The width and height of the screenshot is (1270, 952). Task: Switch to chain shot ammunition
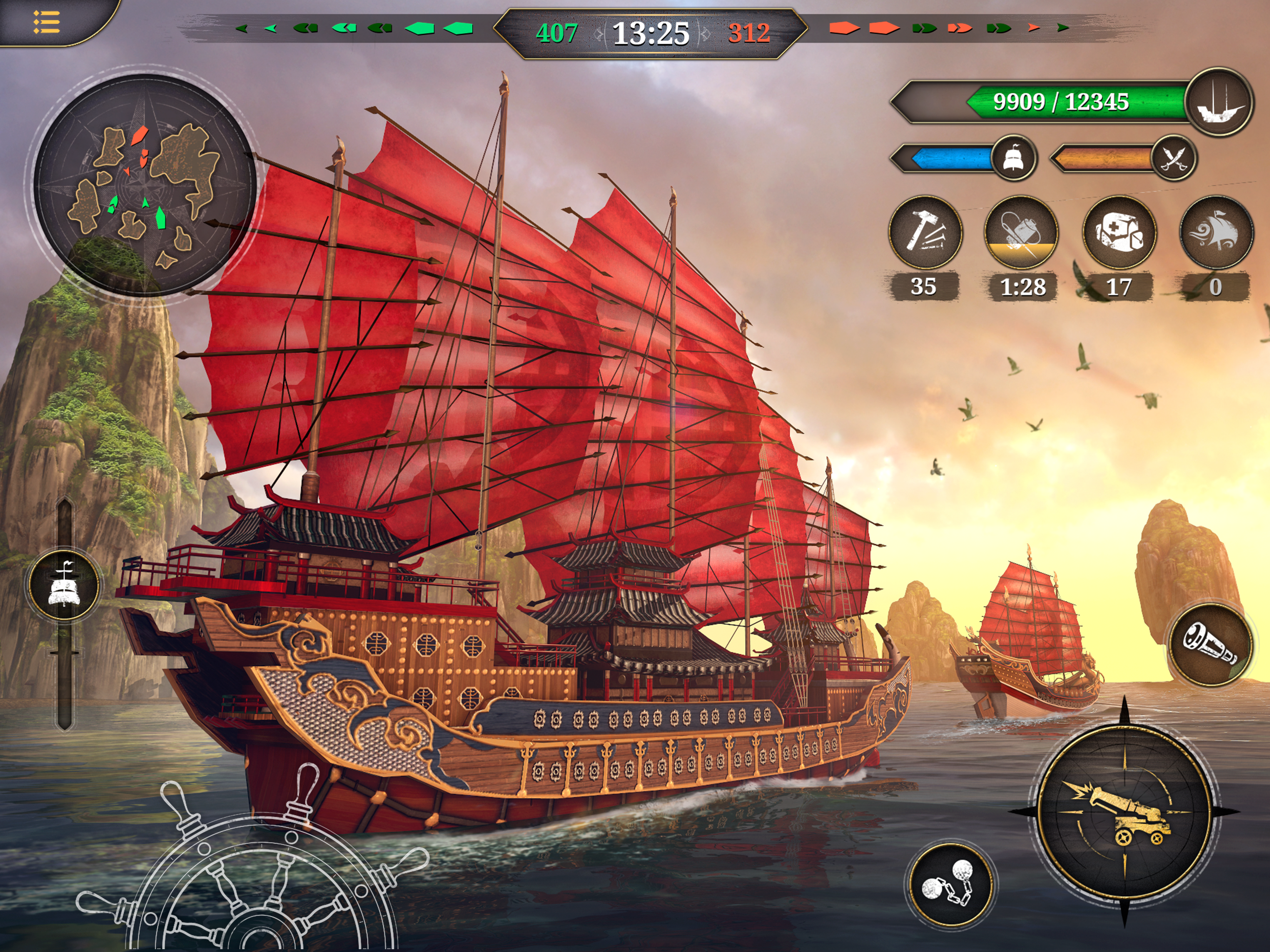point(951,885)
